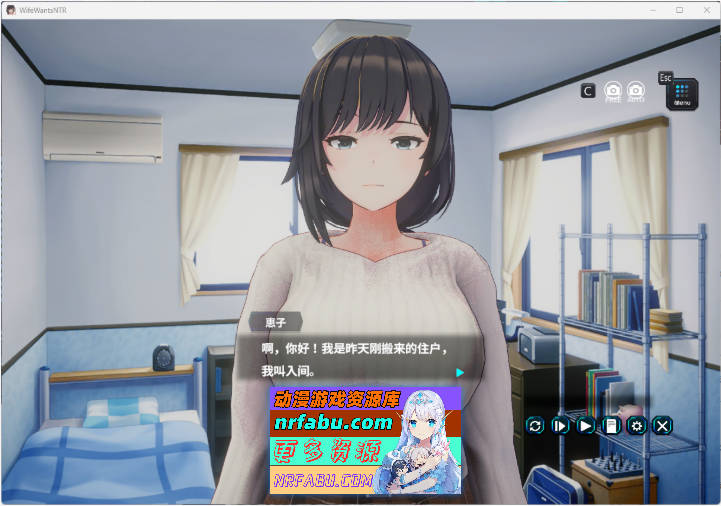This screenshot has width=721, height=506.
Task: Open settings via the gear icon
Action: (x=637, y=425)
